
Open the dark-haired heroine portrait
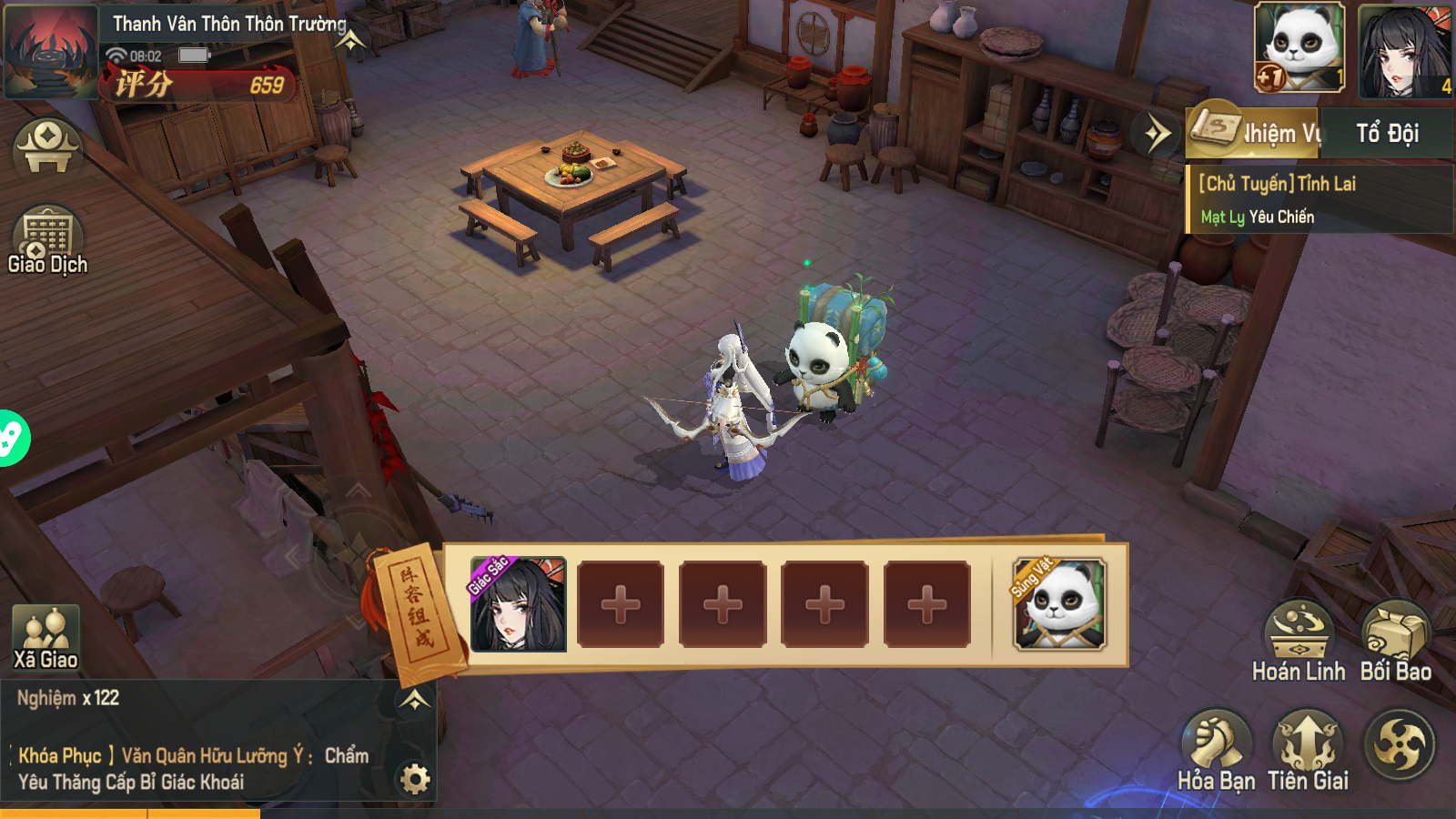pos(1404,50)
